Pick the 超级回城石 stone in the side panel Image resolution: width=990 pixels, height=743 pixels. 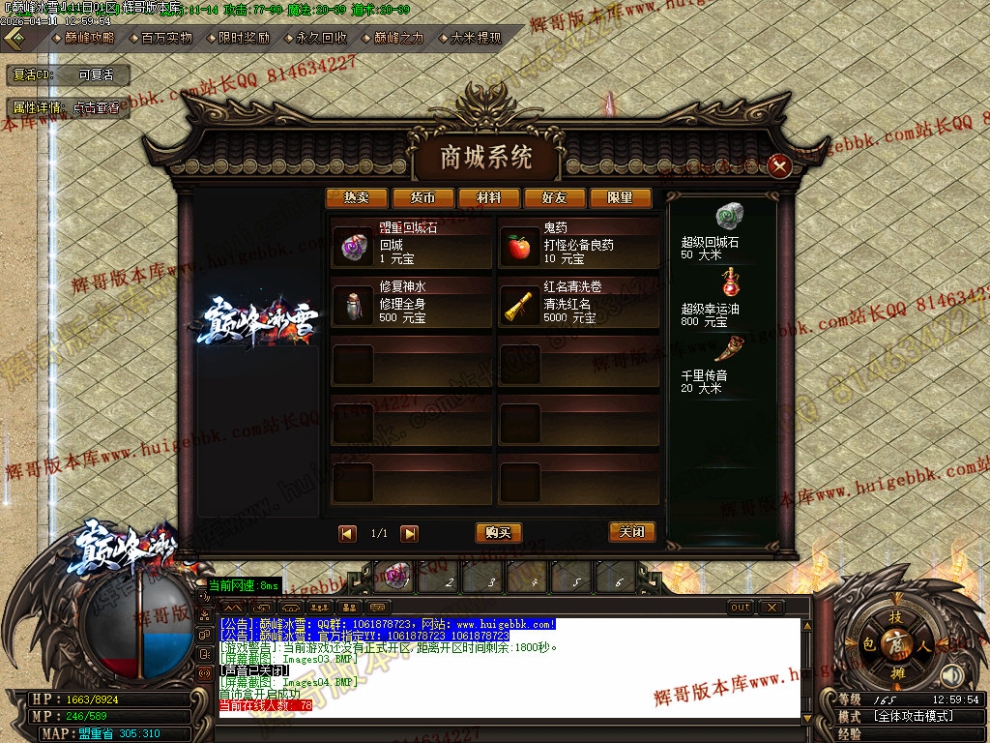pos(727,217)
